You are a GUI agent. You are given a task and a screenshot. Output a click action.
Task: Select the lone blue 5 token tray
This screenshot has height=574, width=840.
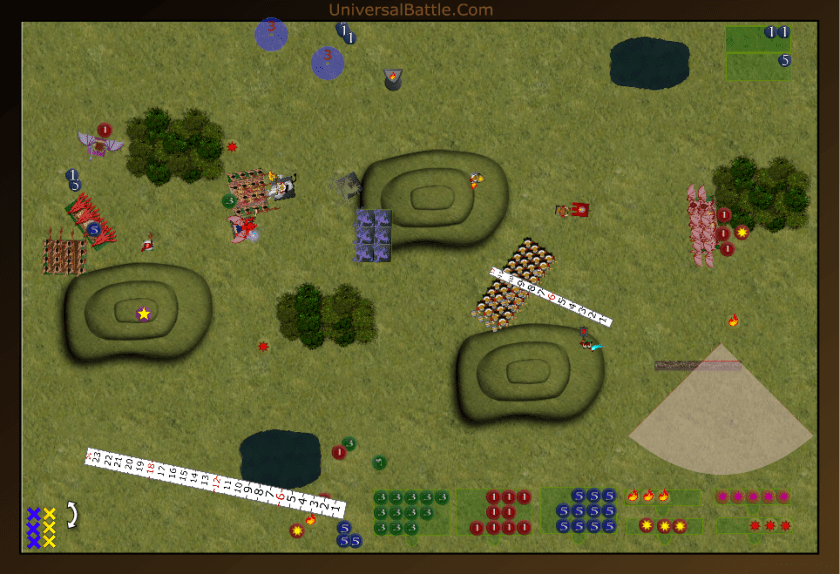[x=758, y=66]
